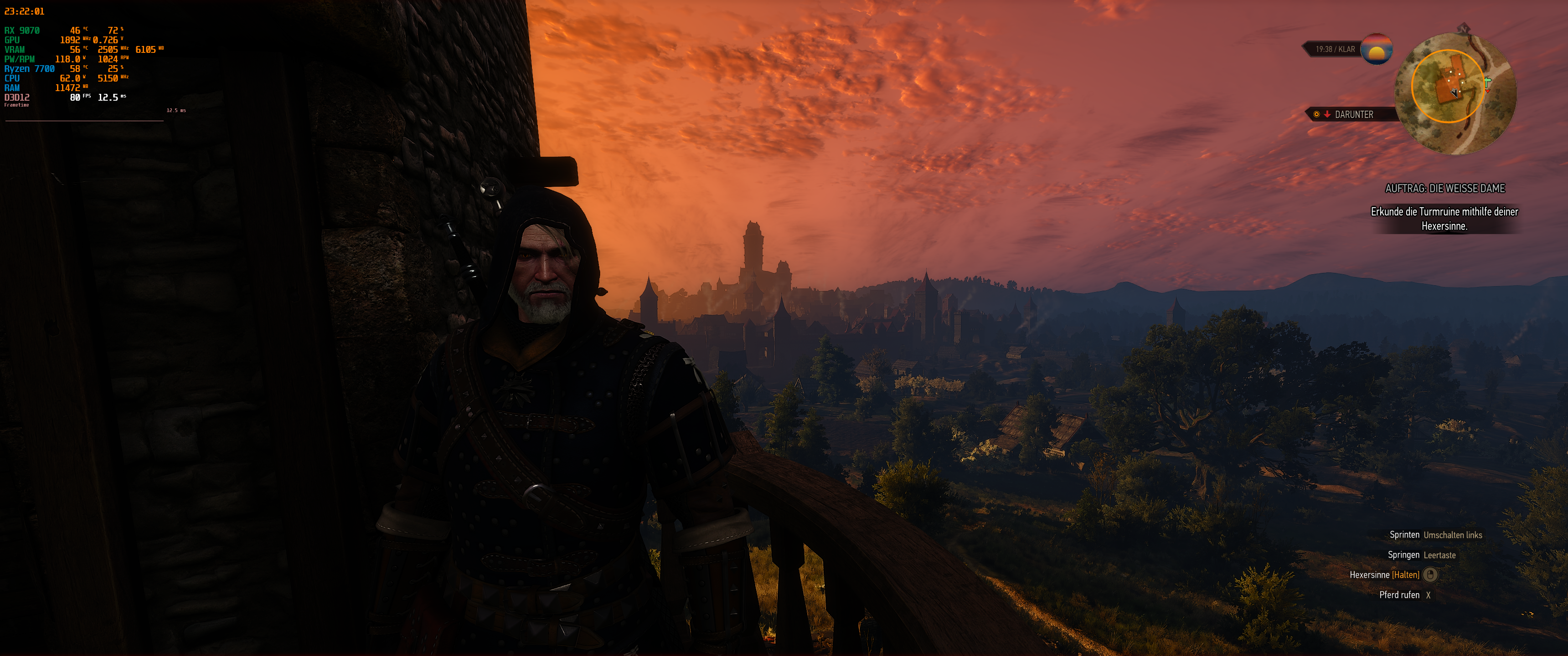Click the green marker on the minimap edge
The height and width of the screenshot is (656, 1568).
click(1488, 84)
